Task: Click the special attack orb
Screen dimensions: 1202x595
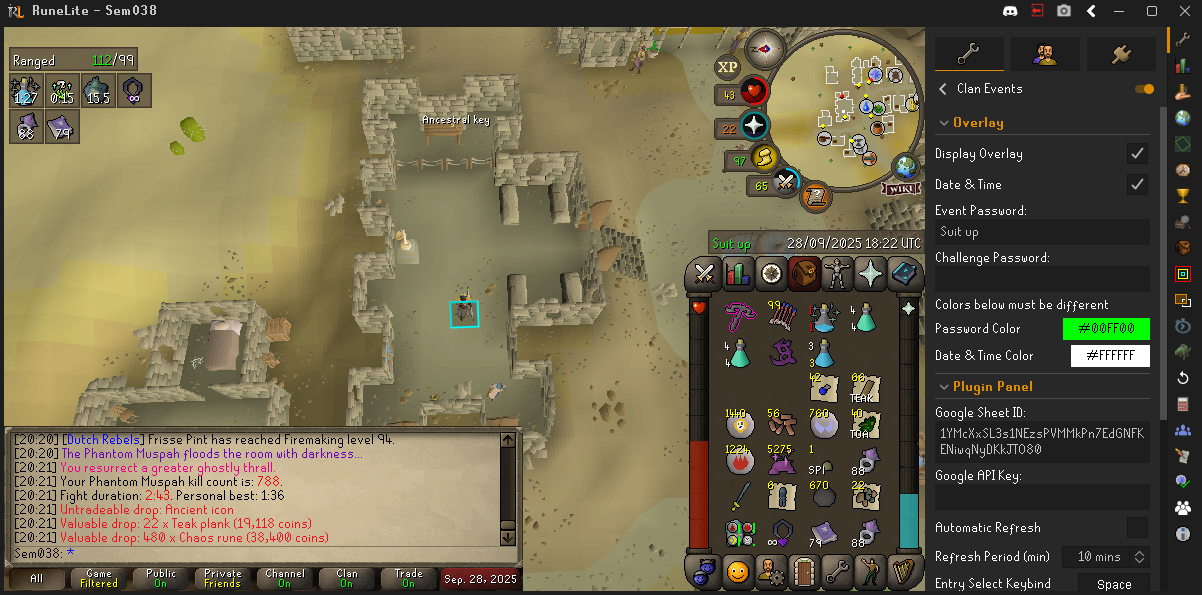Action: (786, 184)
